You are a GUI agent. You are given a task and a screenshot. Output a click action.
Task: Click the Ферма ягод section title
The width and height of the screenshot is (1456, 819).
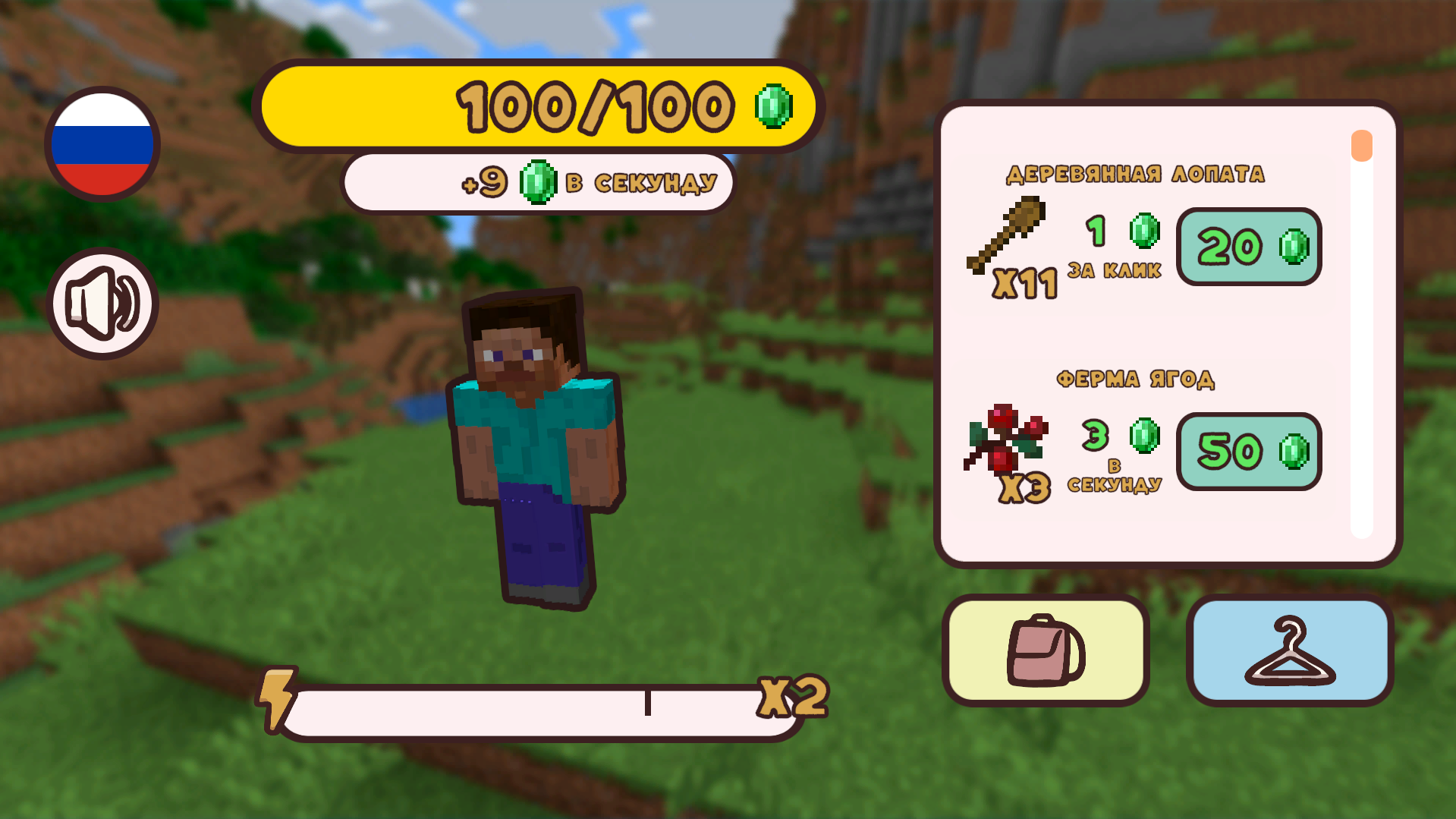coord(1137,380)
